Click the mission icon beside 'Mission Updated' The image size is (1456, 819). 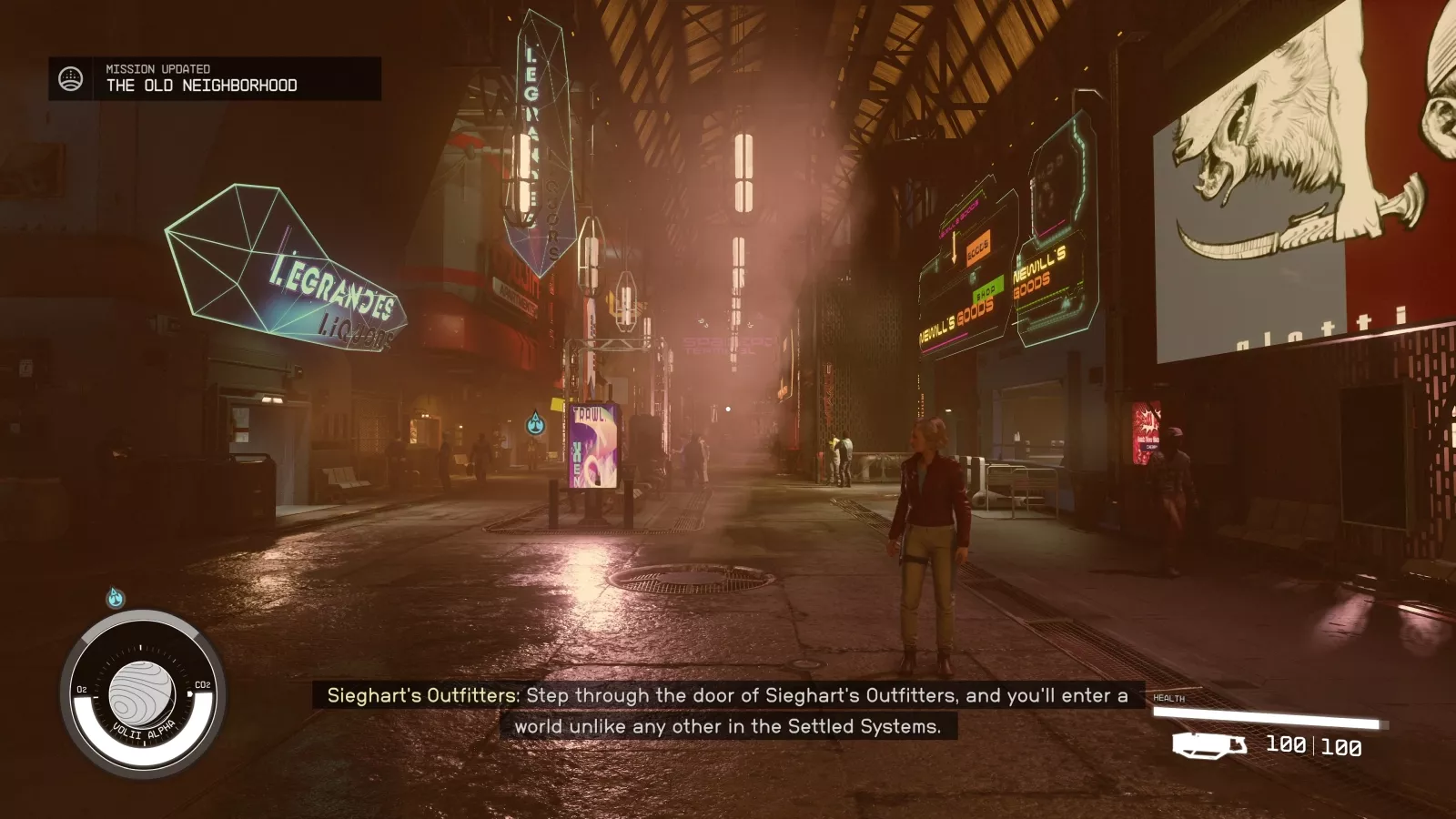click(x=69, y=76)
